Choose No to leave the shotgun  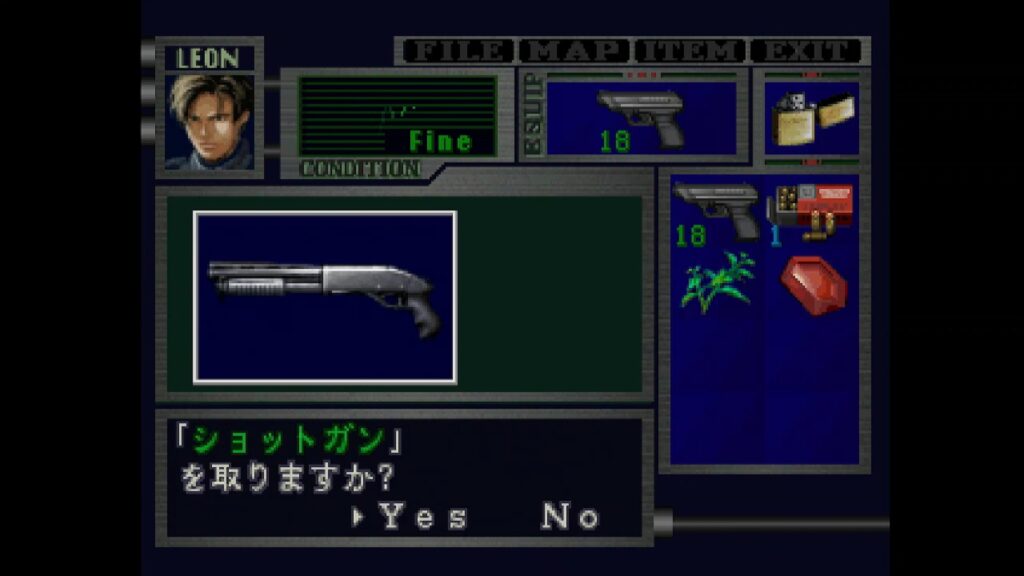(x=570, y=516)
